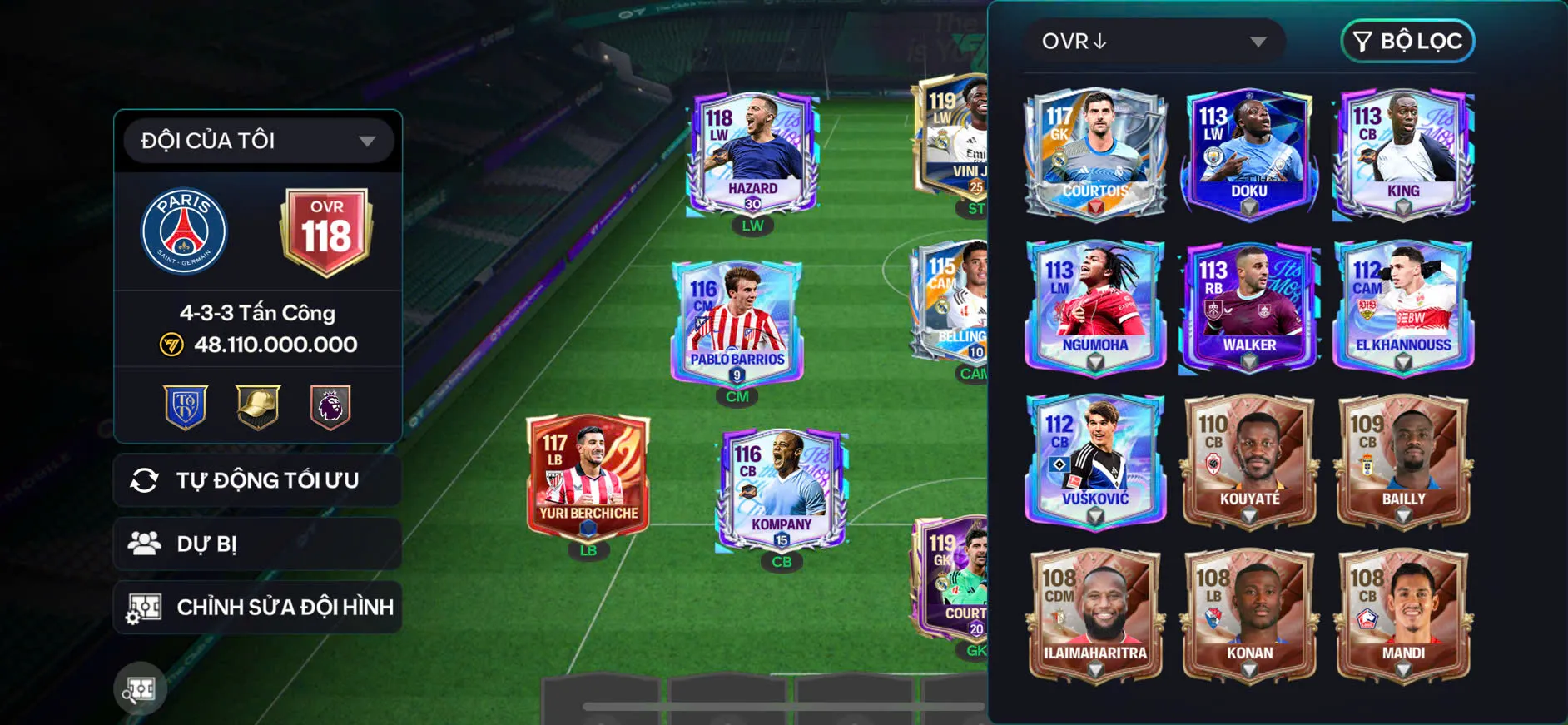Open the Đội Của Tôi team dropdown
The image size is (1568, 725).
click(x=258, y=141)
